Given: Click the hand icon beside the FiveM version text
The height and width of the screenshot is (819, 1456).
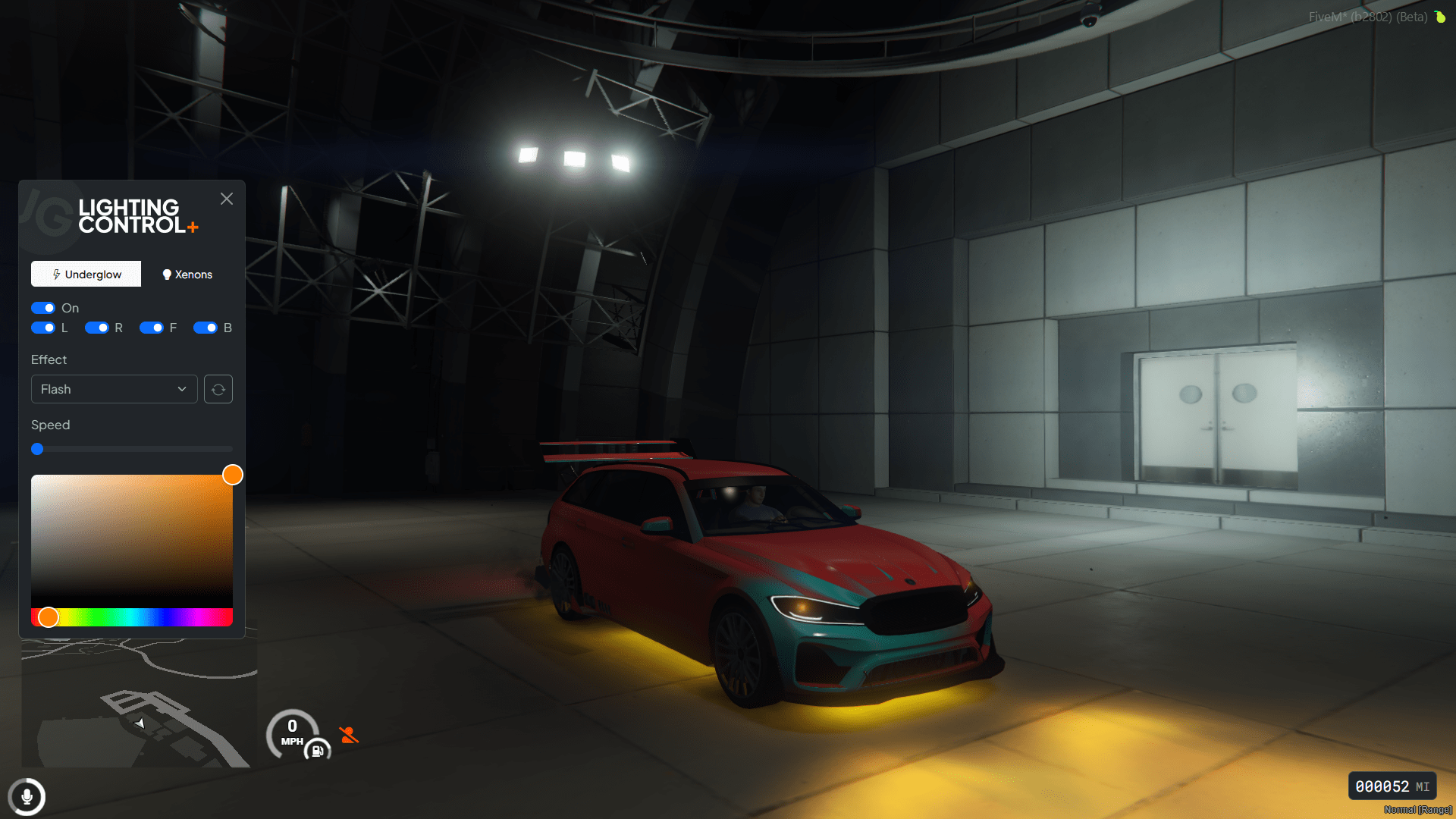Looking at the screenshot, I should (x=1439, y=17).
